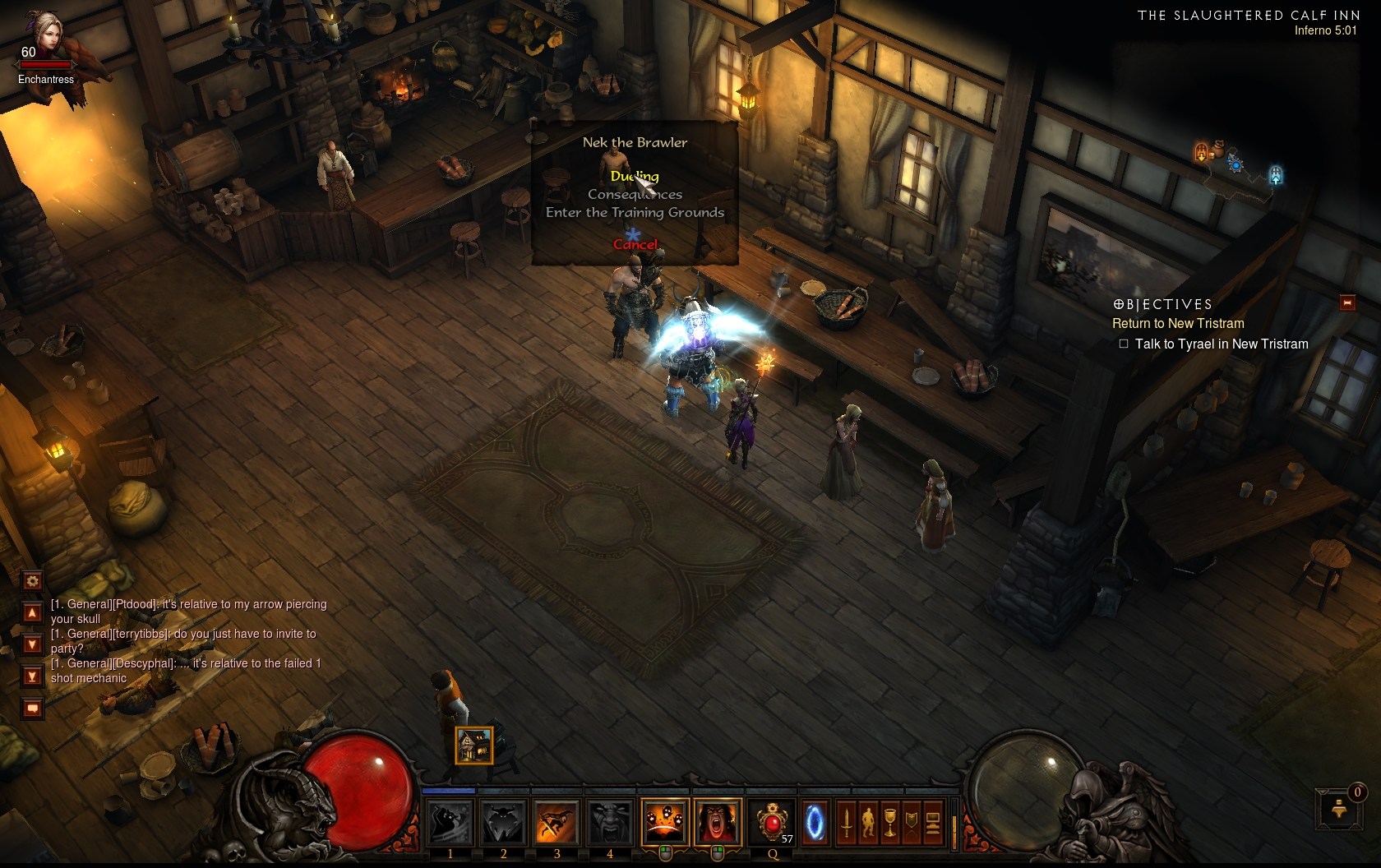1381x868 pixels.
Task: Use the red health potion
Action: click(x=773, y=821)
